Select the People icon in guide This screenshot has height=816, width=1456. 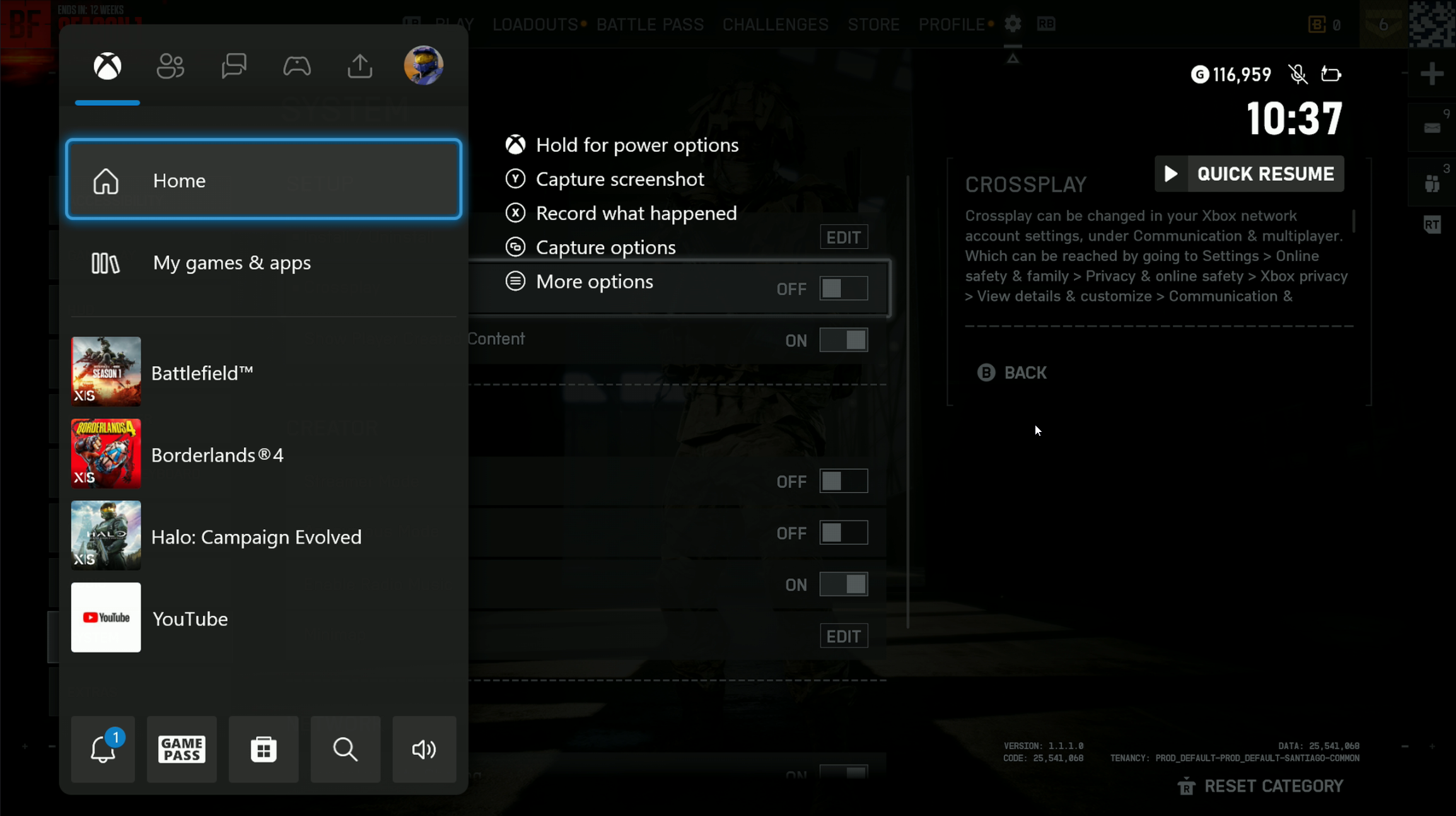[170, 66]
